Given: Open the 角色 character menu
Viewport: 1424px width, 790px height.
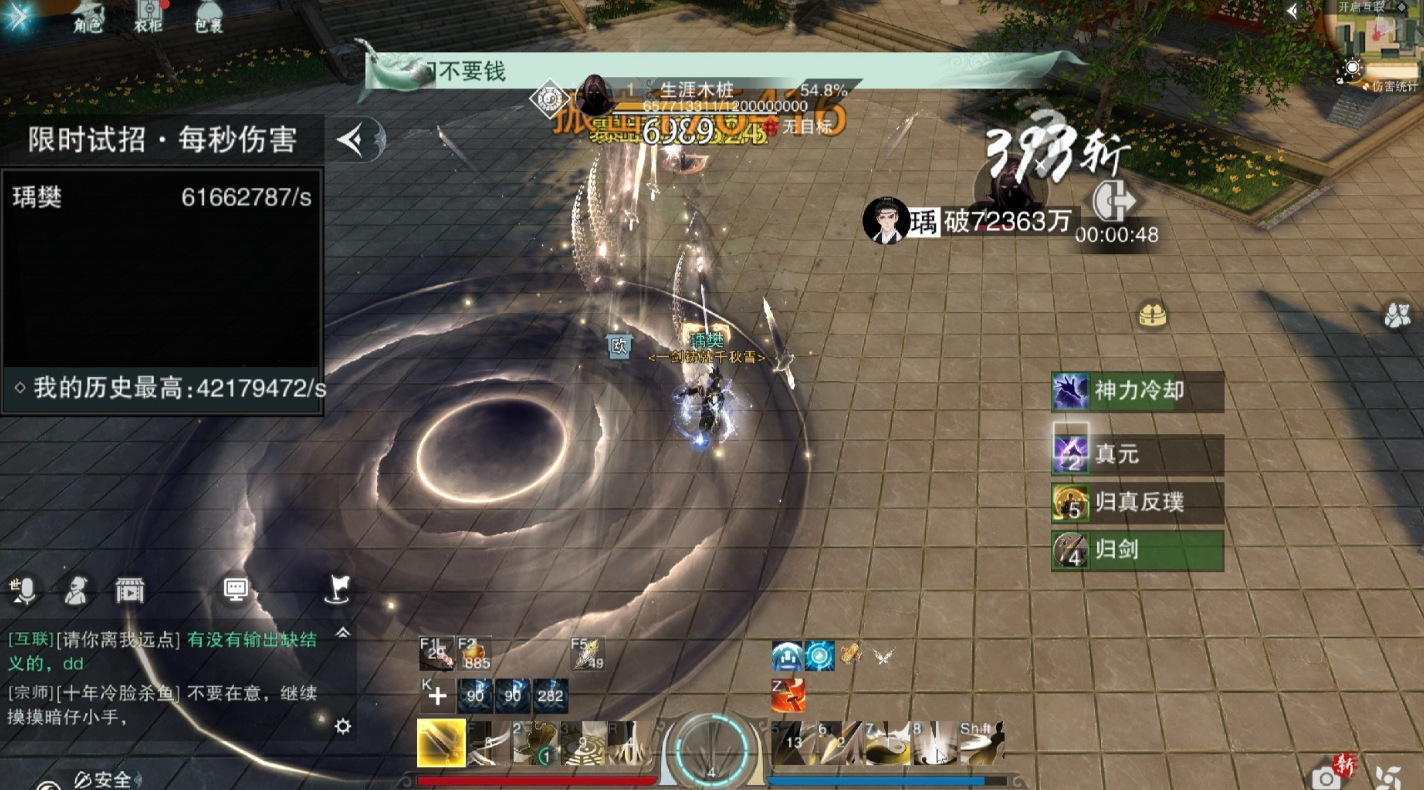Looking at the screenshot, I should click(x=88, y=17).
